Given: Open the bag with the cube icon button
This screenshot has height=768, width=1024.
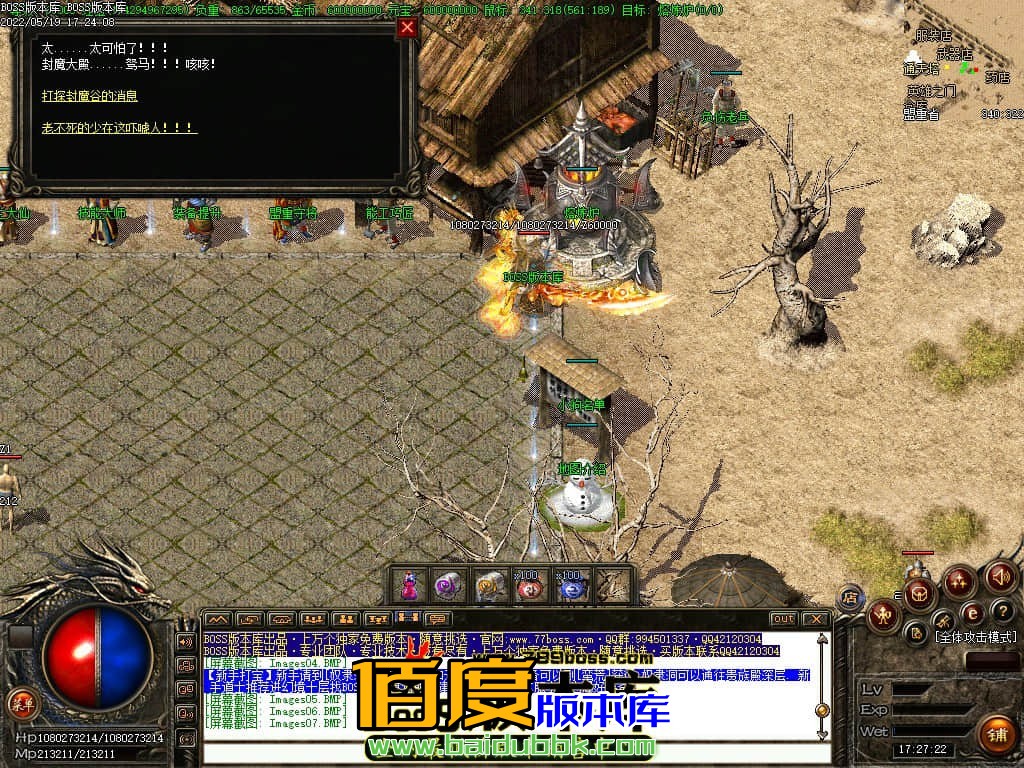Looking at the screenshot, I should point(919,593).
